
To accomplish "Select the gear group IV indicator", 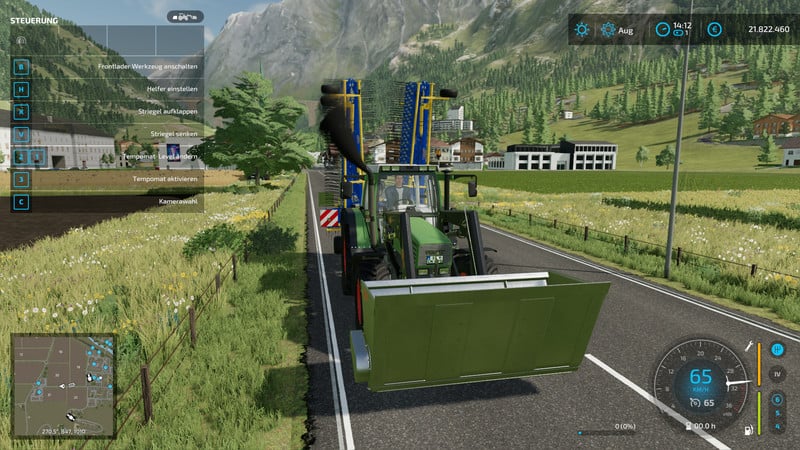I will tap(778, 375).
